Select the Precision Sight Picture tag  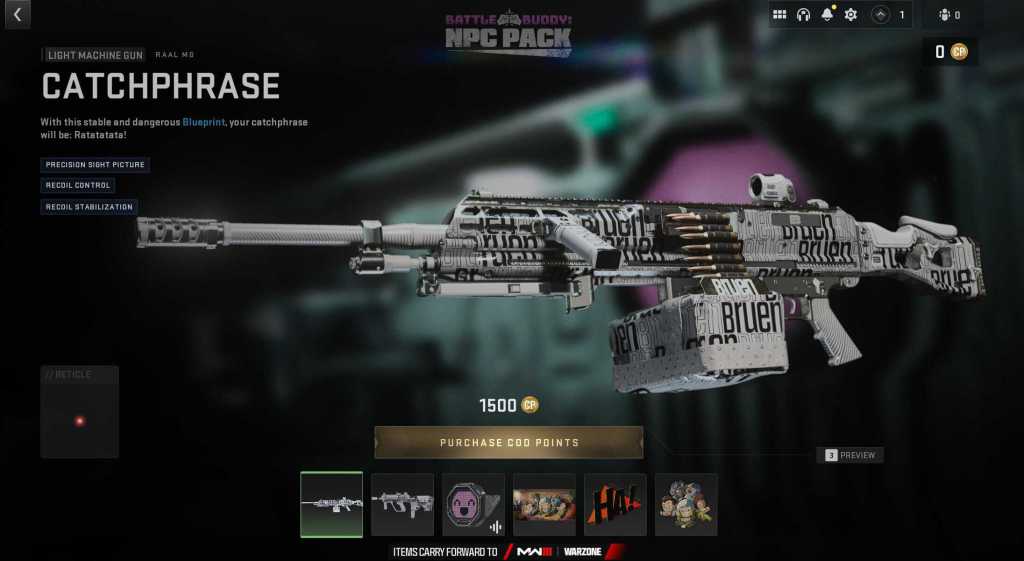tap(95, 164)
